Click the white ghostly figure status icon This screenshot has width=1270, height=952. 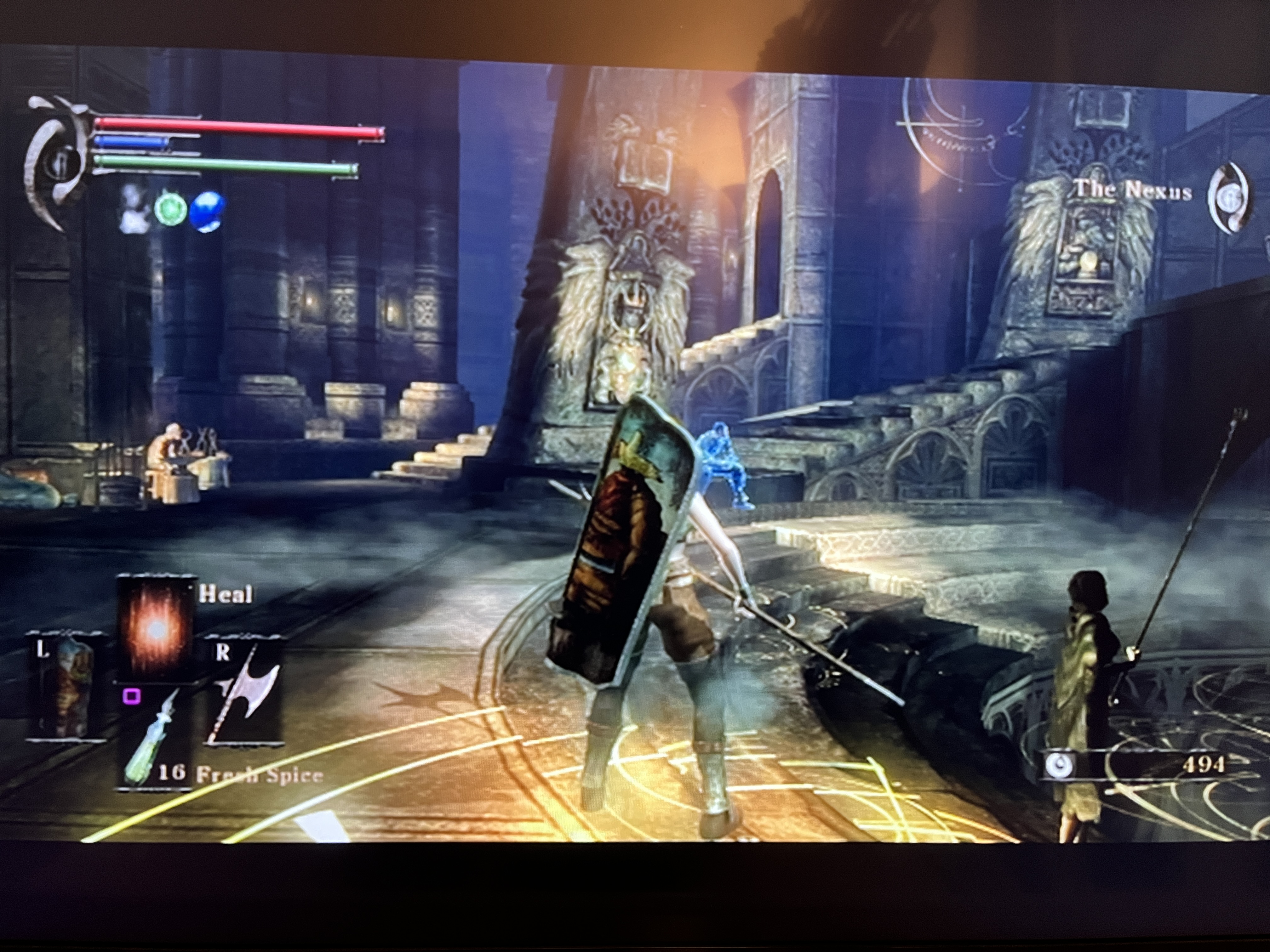[133, 208]
